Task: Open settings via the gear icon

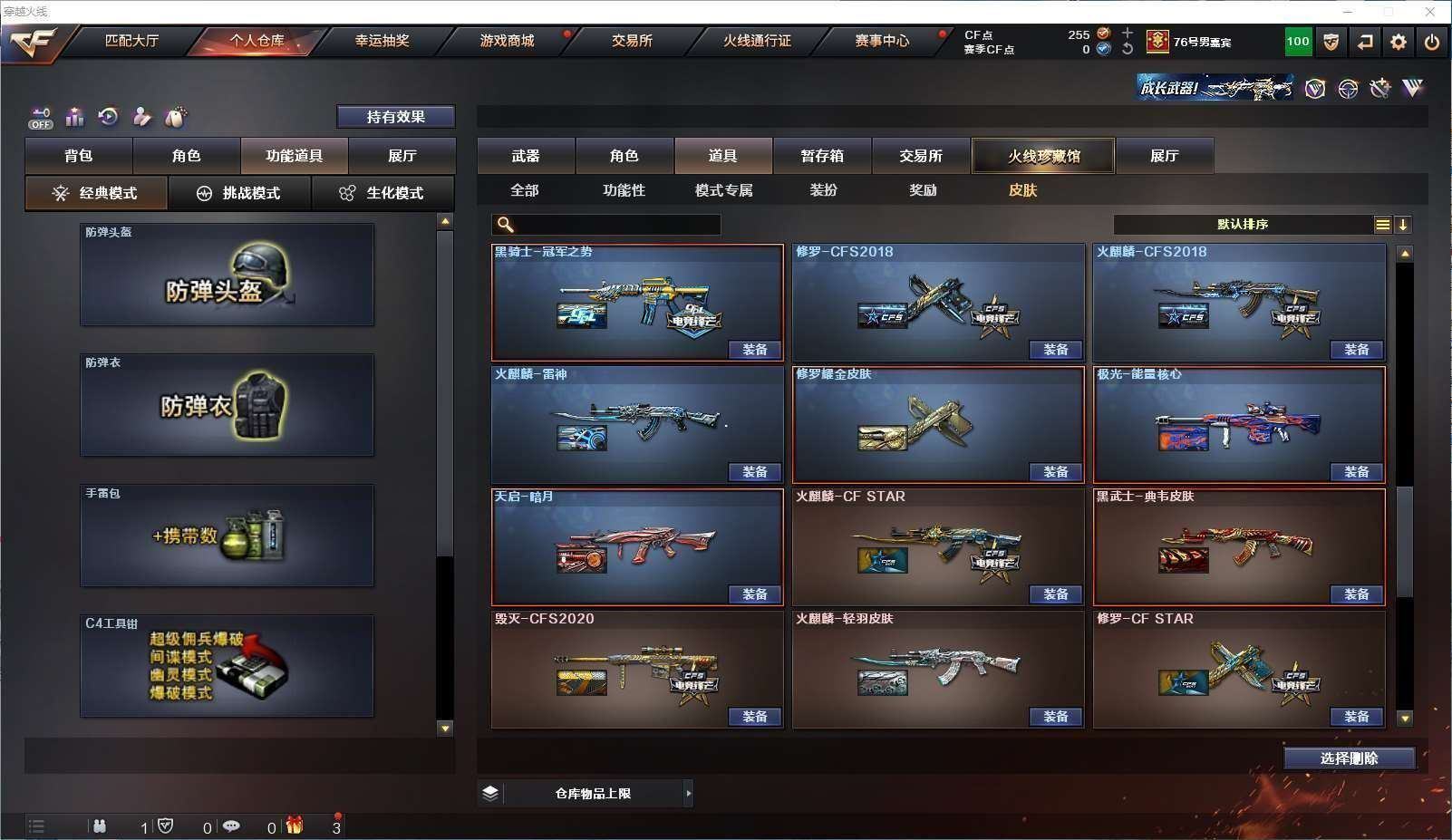Action: pos(1399,42)
